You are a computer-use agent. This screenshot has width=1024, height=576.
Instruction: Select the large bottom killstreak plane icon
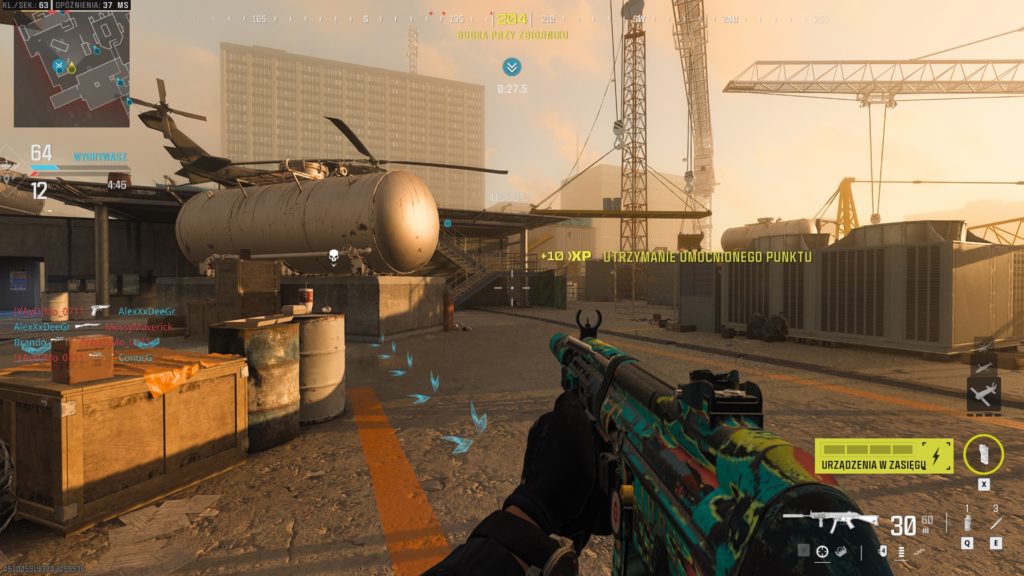983,392
